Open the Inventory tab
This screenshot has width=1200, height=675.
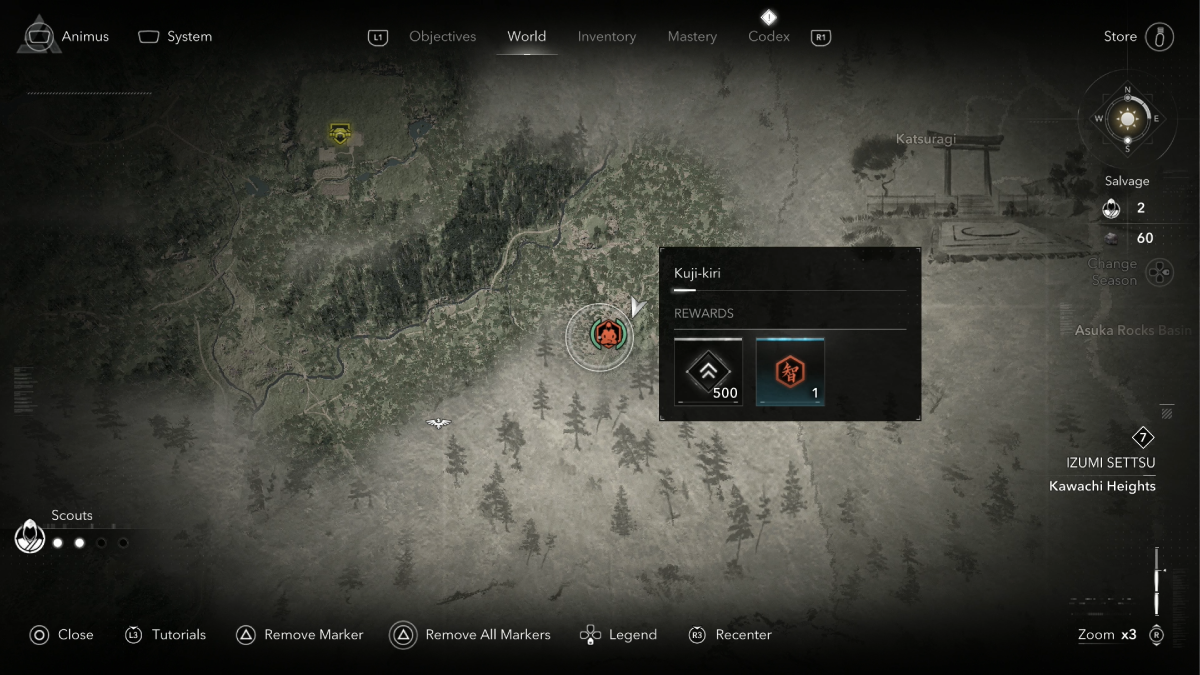pos(607,37)
